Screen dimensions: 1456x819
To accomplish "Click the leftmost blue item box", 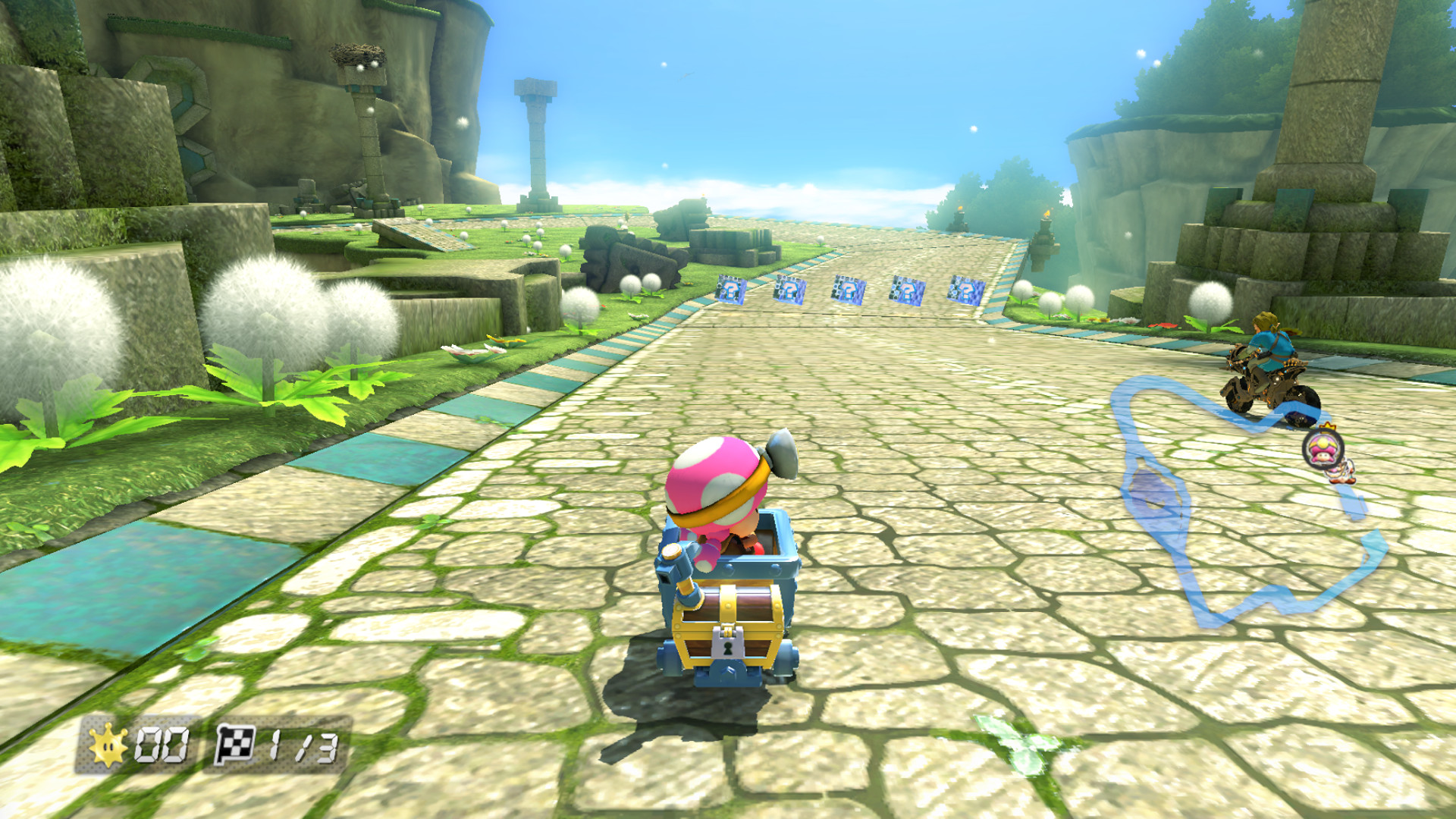I will pyautogui.click(x=730, y=290).
